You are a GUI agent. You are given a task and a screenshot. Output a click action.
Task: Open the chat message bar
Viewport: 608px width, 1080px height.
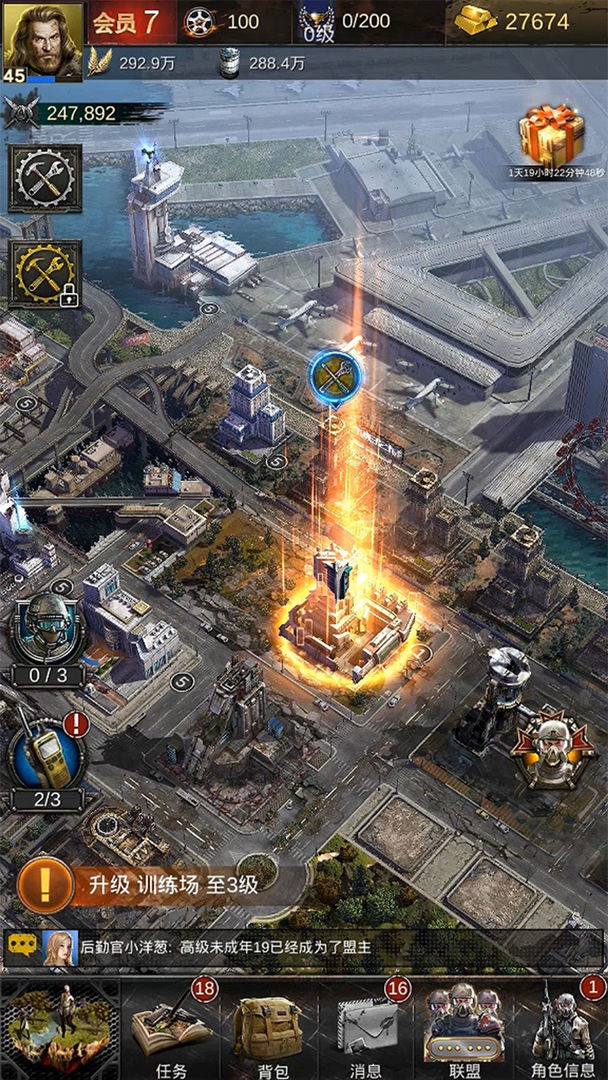300,946
